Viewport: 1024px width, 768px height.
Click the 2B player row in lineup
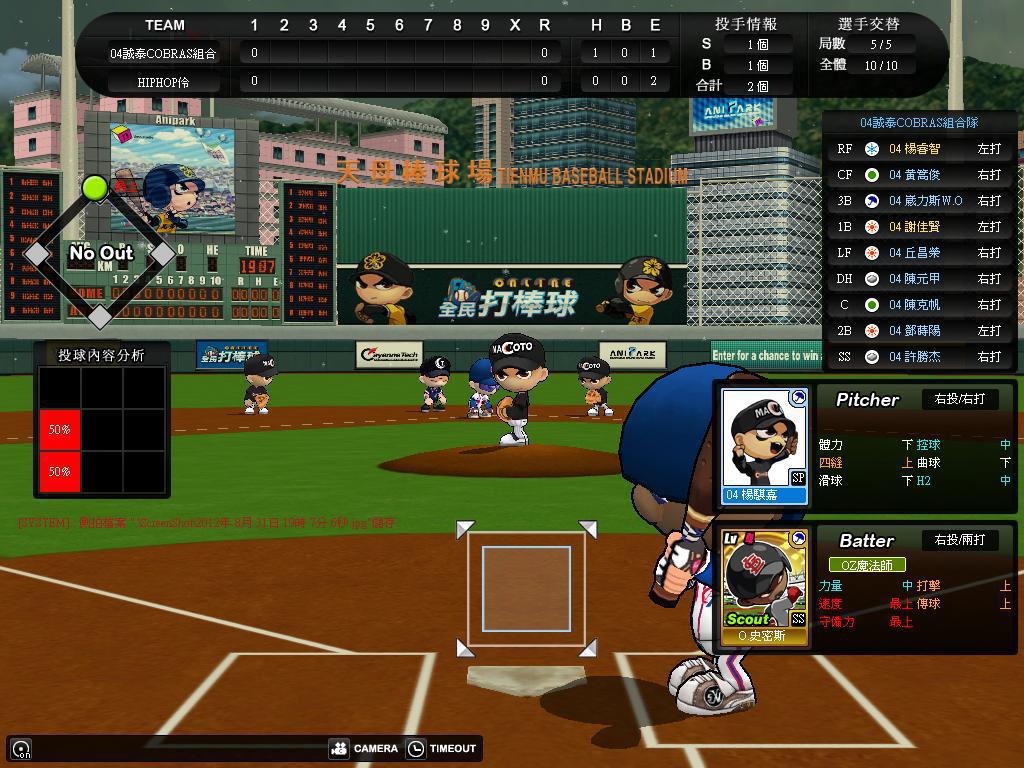pos(920,331)
